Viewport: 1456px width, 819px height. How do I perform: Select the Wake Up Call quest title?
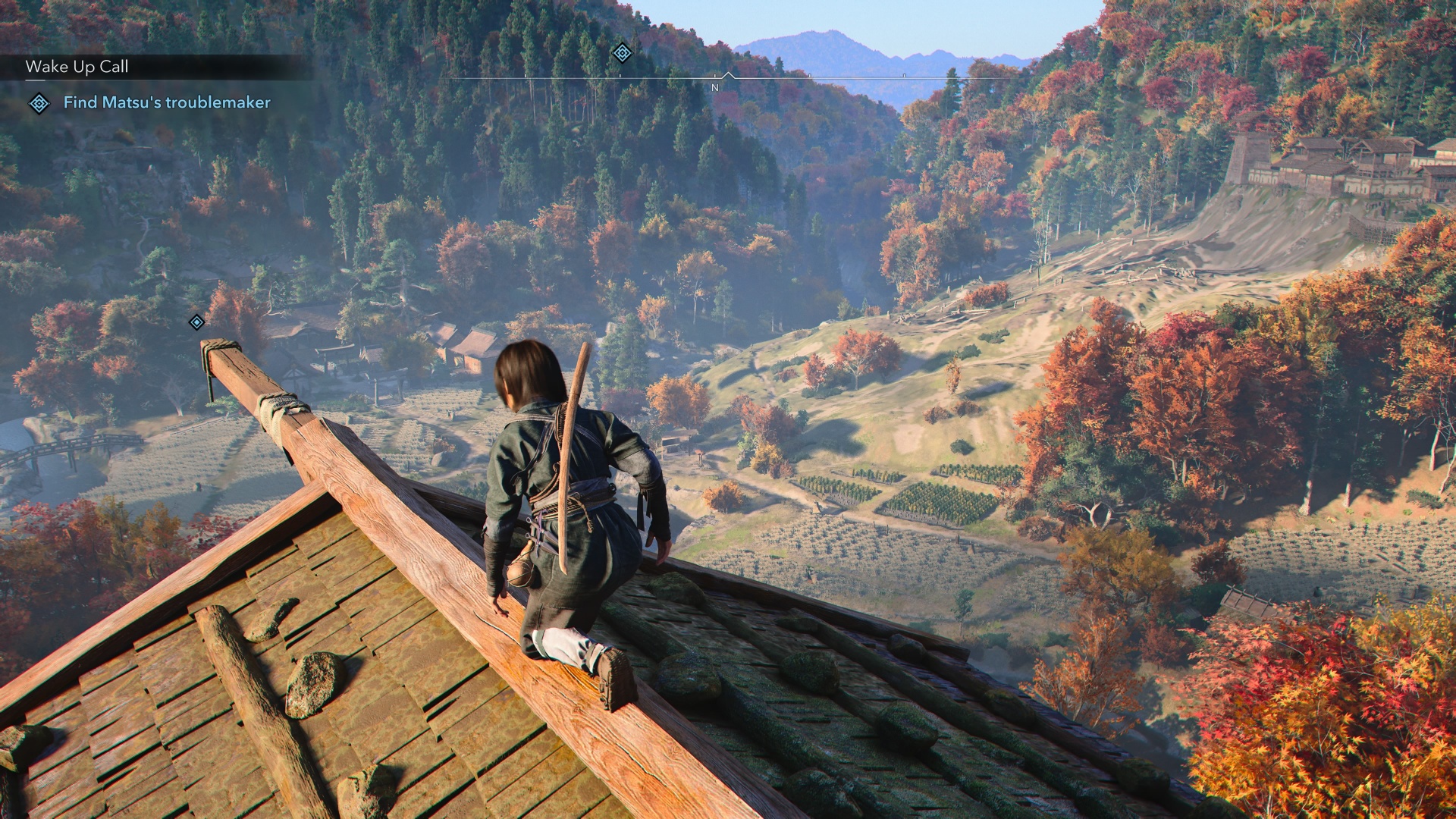(77, 67)
